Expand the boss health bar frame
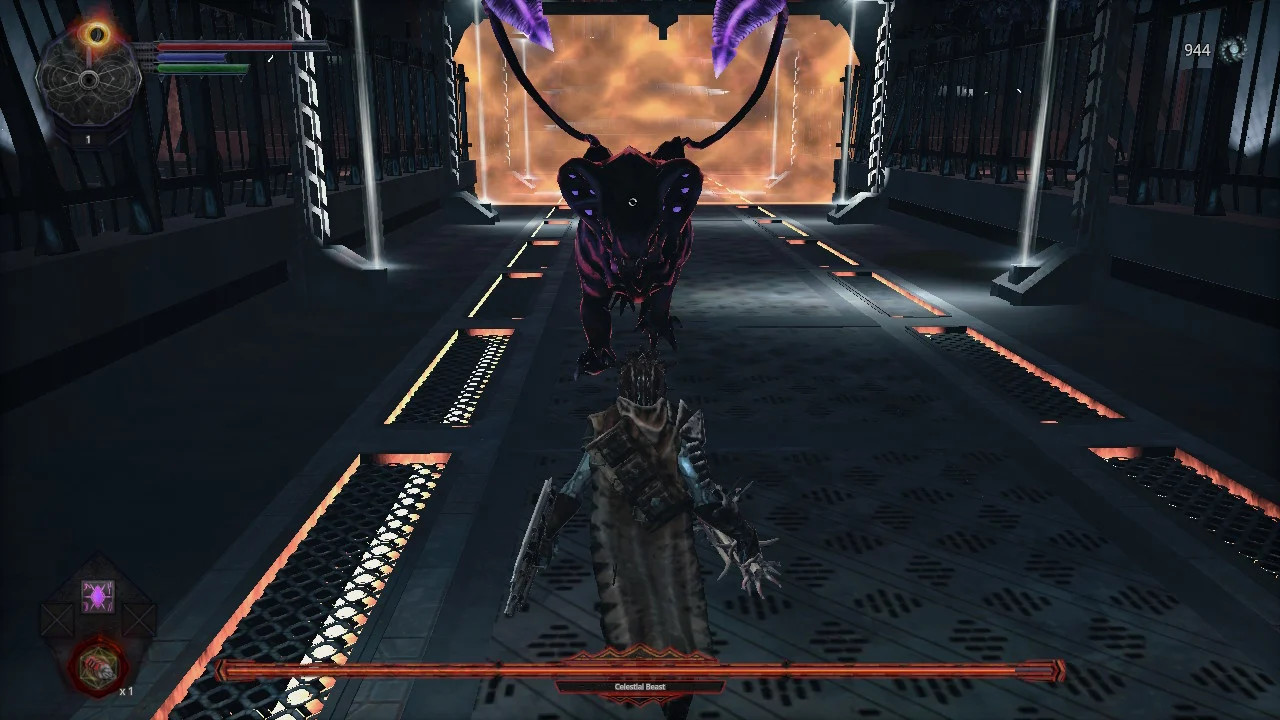 point(640,669)
